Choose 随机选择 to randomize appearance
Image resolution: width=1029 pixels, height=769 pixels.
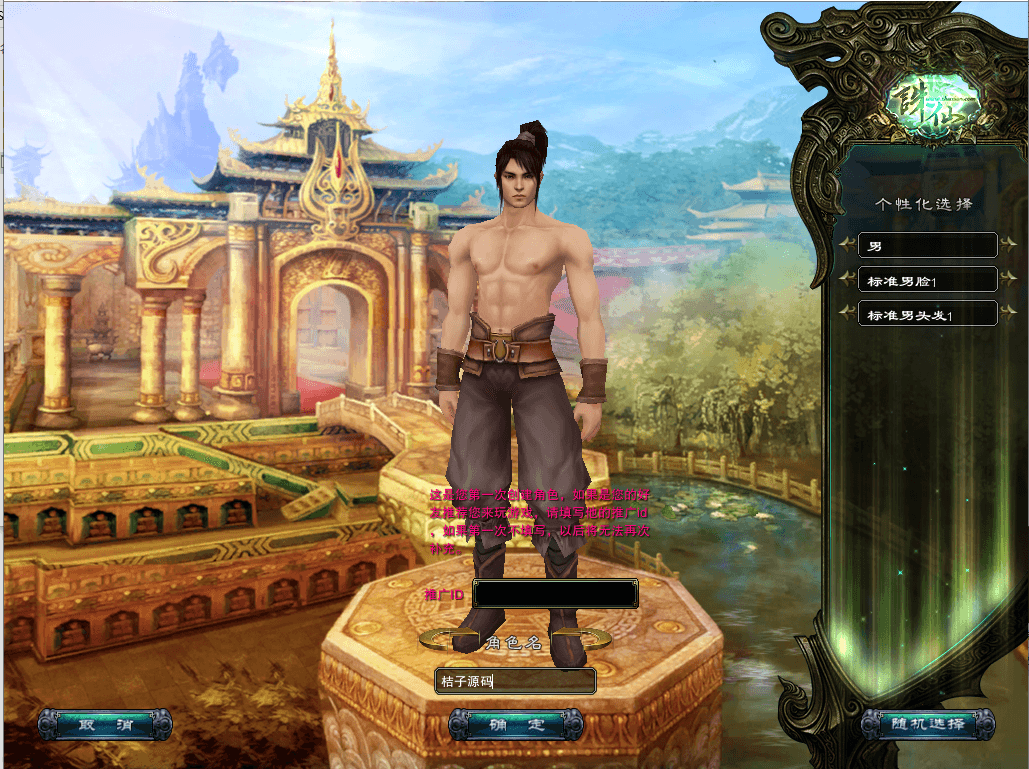pos(928,724)
